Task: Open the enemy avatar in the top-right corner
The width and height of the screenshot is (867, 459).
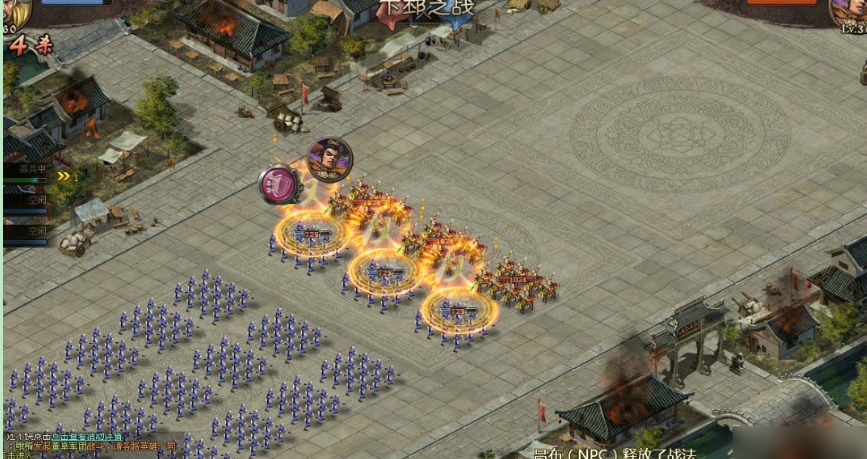Action: click(x=851, y=10)
